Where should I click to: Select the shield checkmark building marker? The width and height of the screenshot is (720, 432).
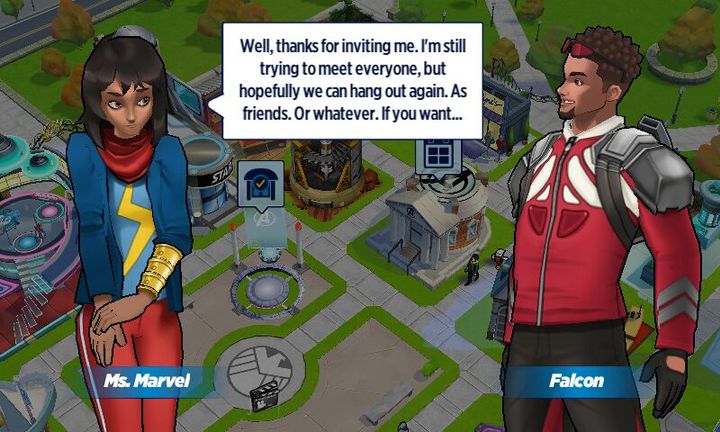tap(258, 184)
